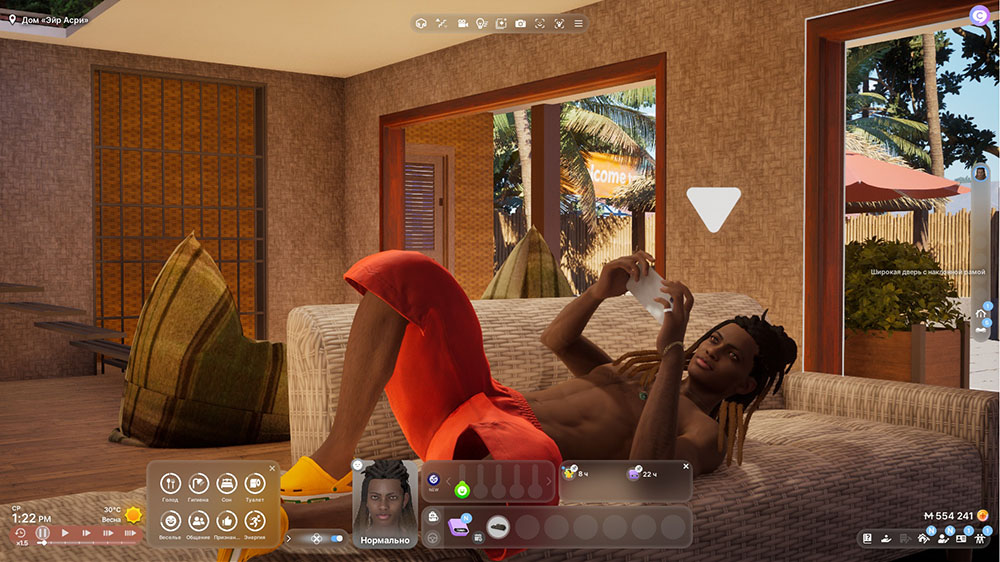Click the lightbulb icon in top toolbar
This screenshot has width=1000, height=562.
tap(481, 23)
